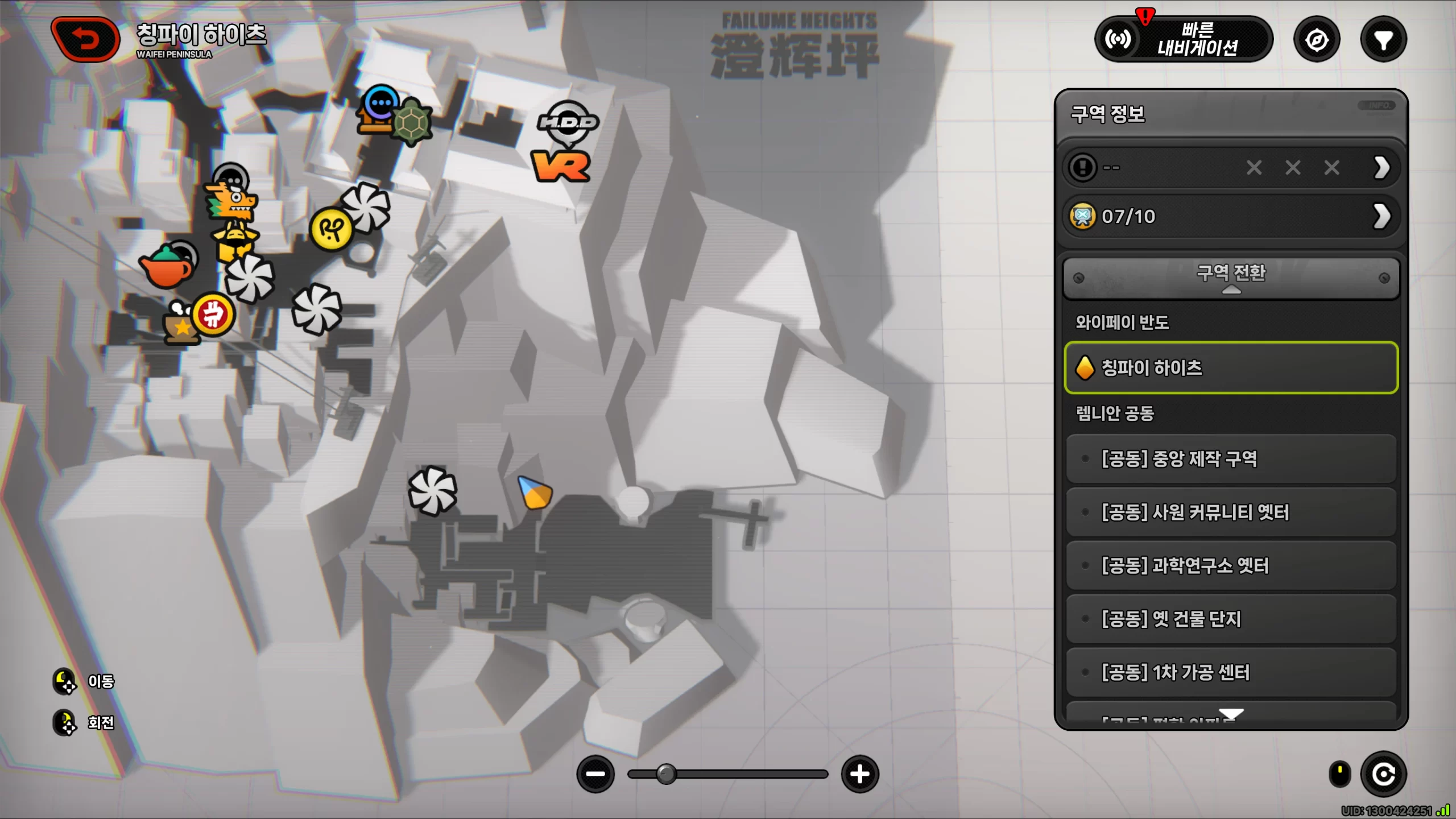This screenshot has height=819, width=1456.
Task: Click the H.D.D map marker
Action: 568,122
